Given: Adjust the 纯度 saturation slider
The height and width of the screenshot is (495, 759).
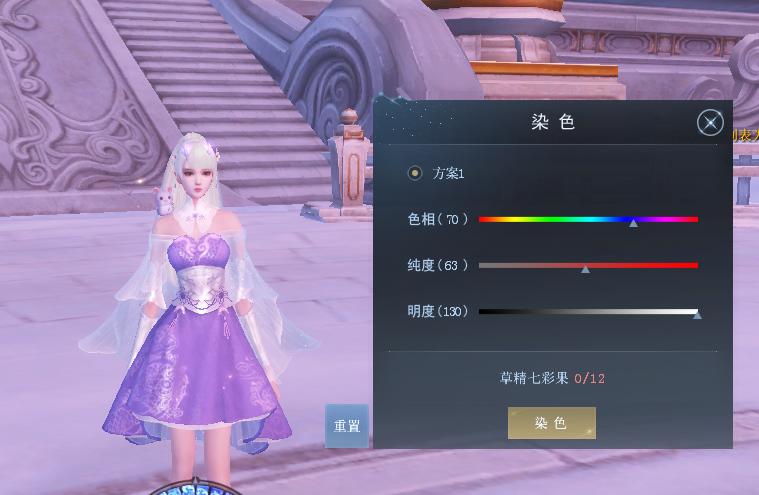Looking at the screenshot, I should [588, 266].
